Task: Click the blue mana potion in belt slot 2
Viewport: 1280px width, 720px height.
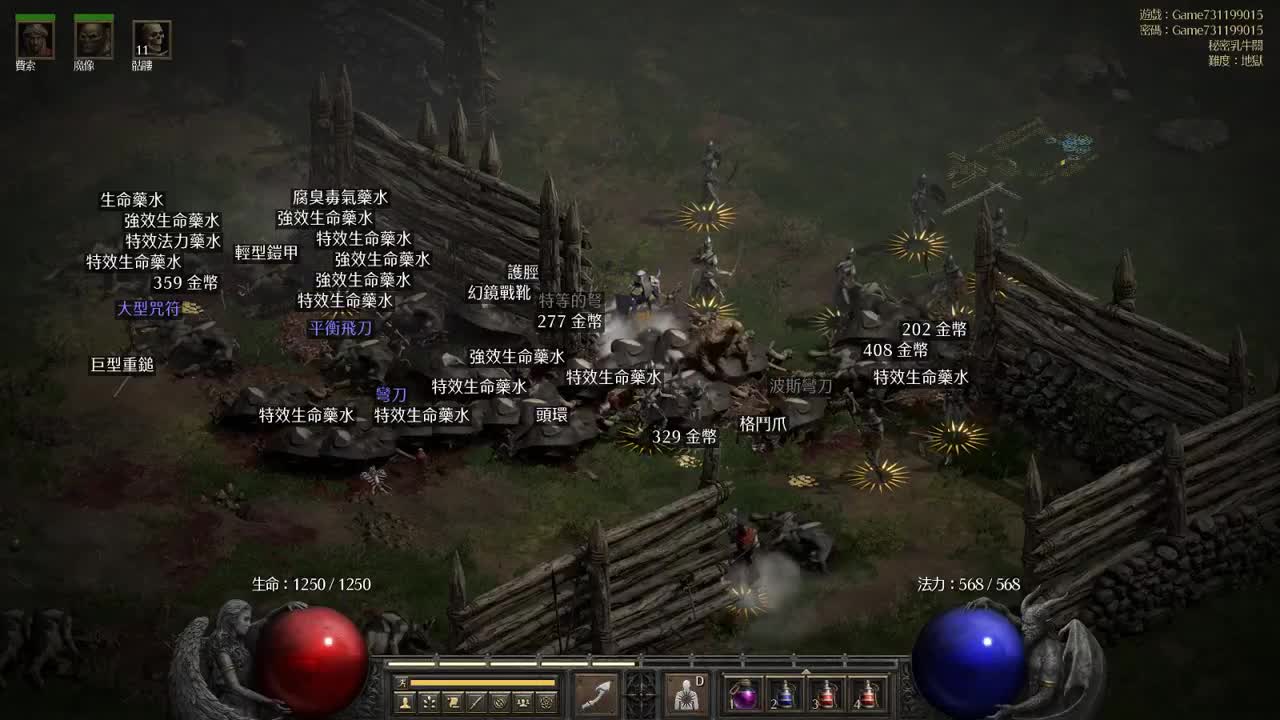Action: (x=785, y=696)
